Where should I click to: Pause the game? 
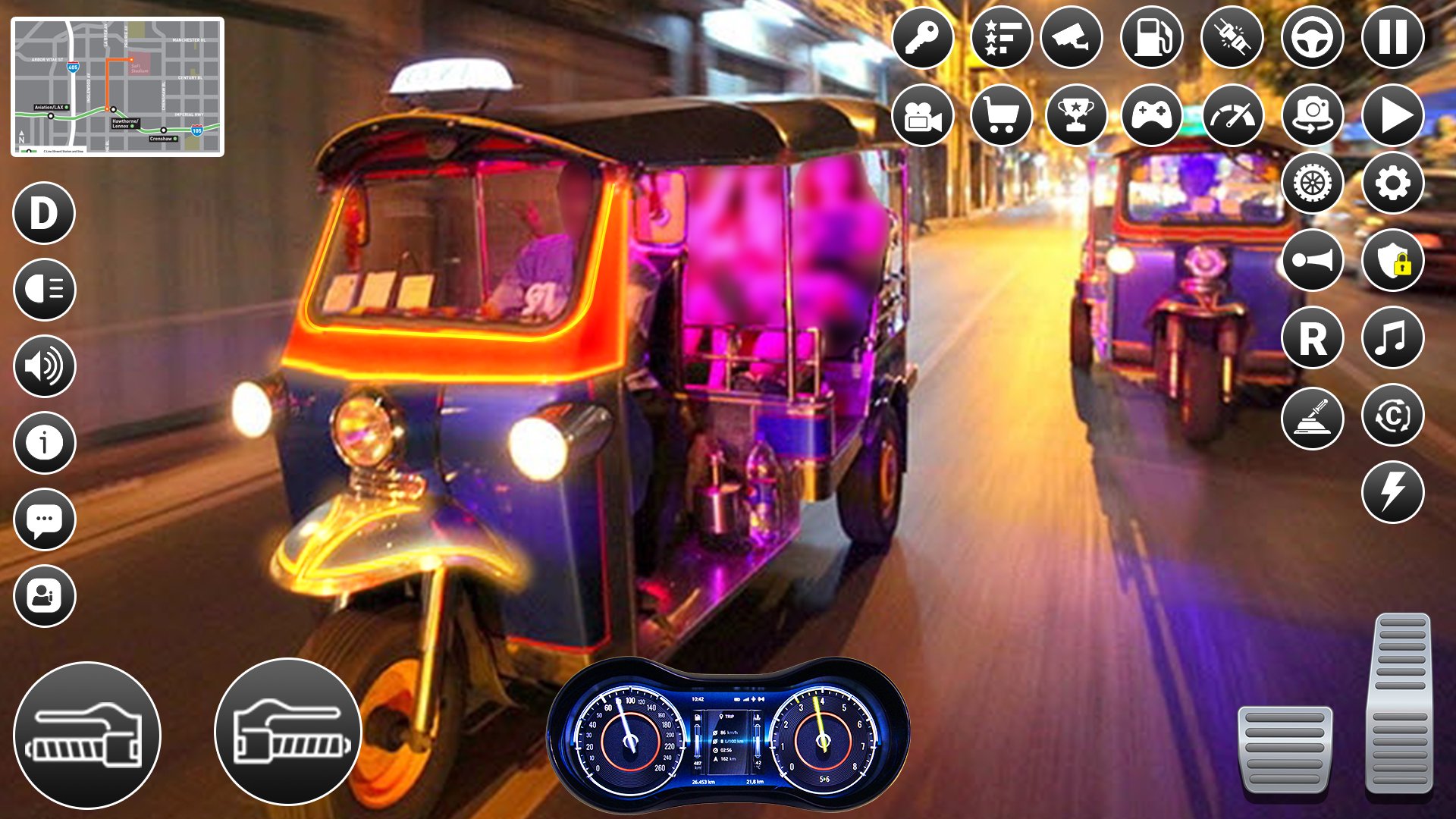1392,37
